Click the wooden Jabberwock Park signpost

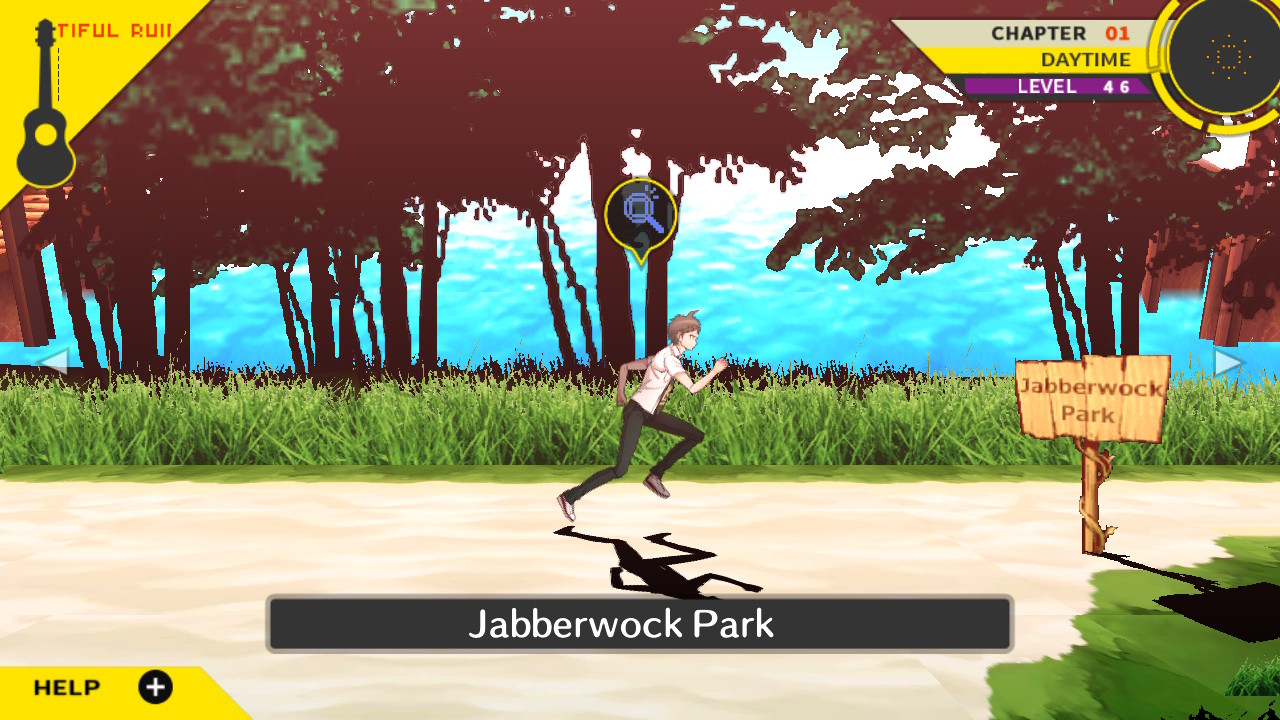1094,400
